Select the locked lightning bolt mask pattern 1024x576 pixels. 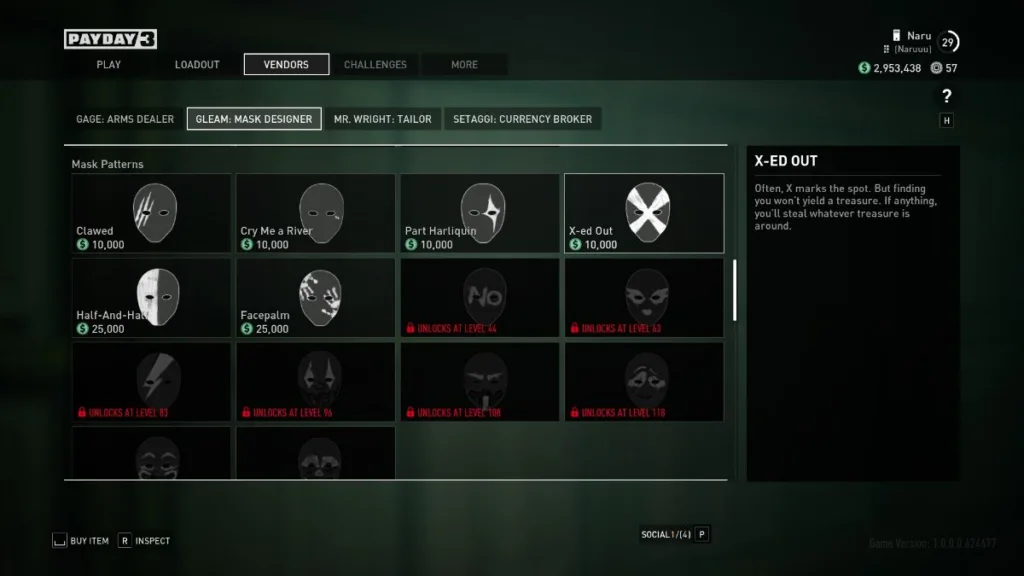click(151, 381)
